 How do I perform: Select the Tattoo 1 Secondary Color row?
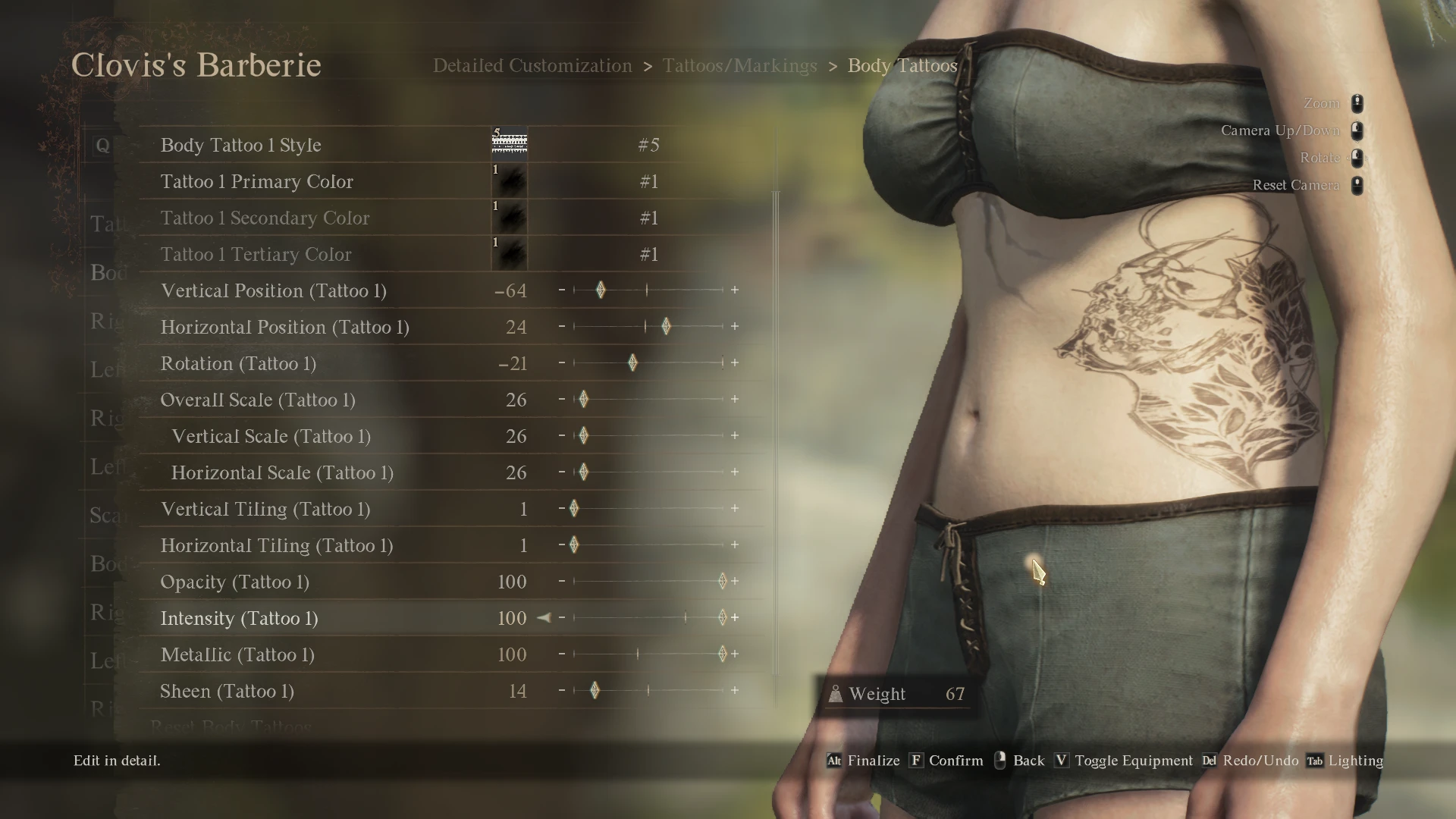pos(265,218)
